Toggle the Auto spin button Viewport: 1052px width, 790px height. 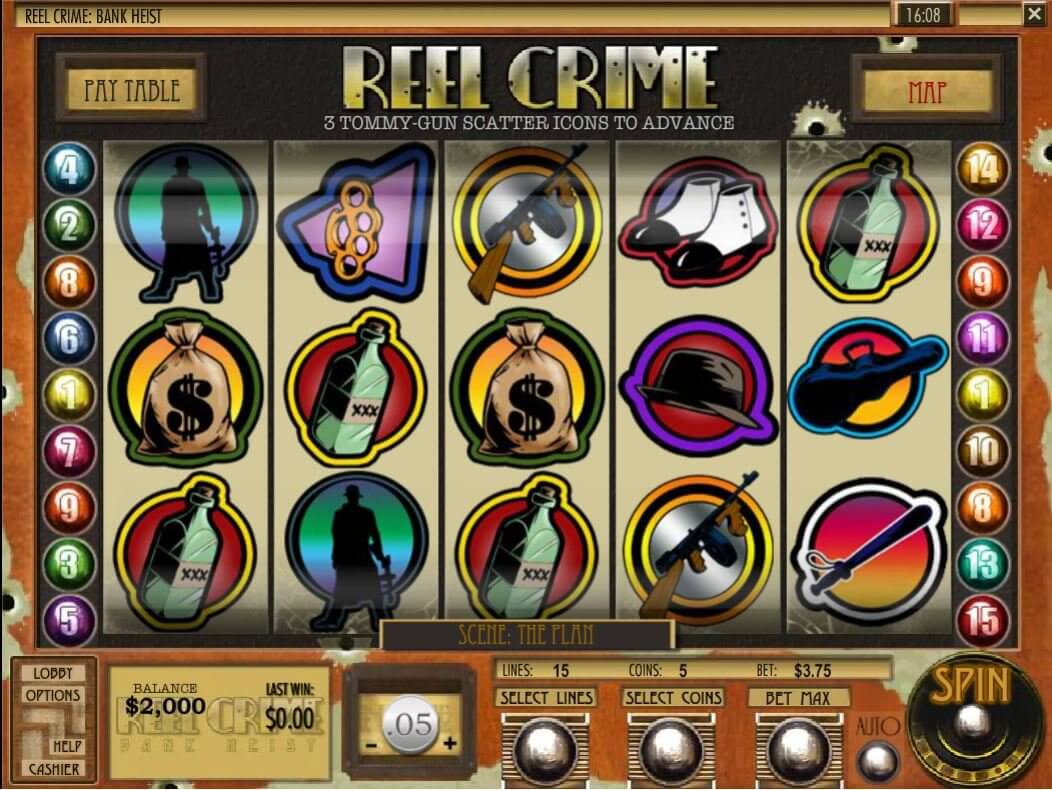(x=877, y=760)
